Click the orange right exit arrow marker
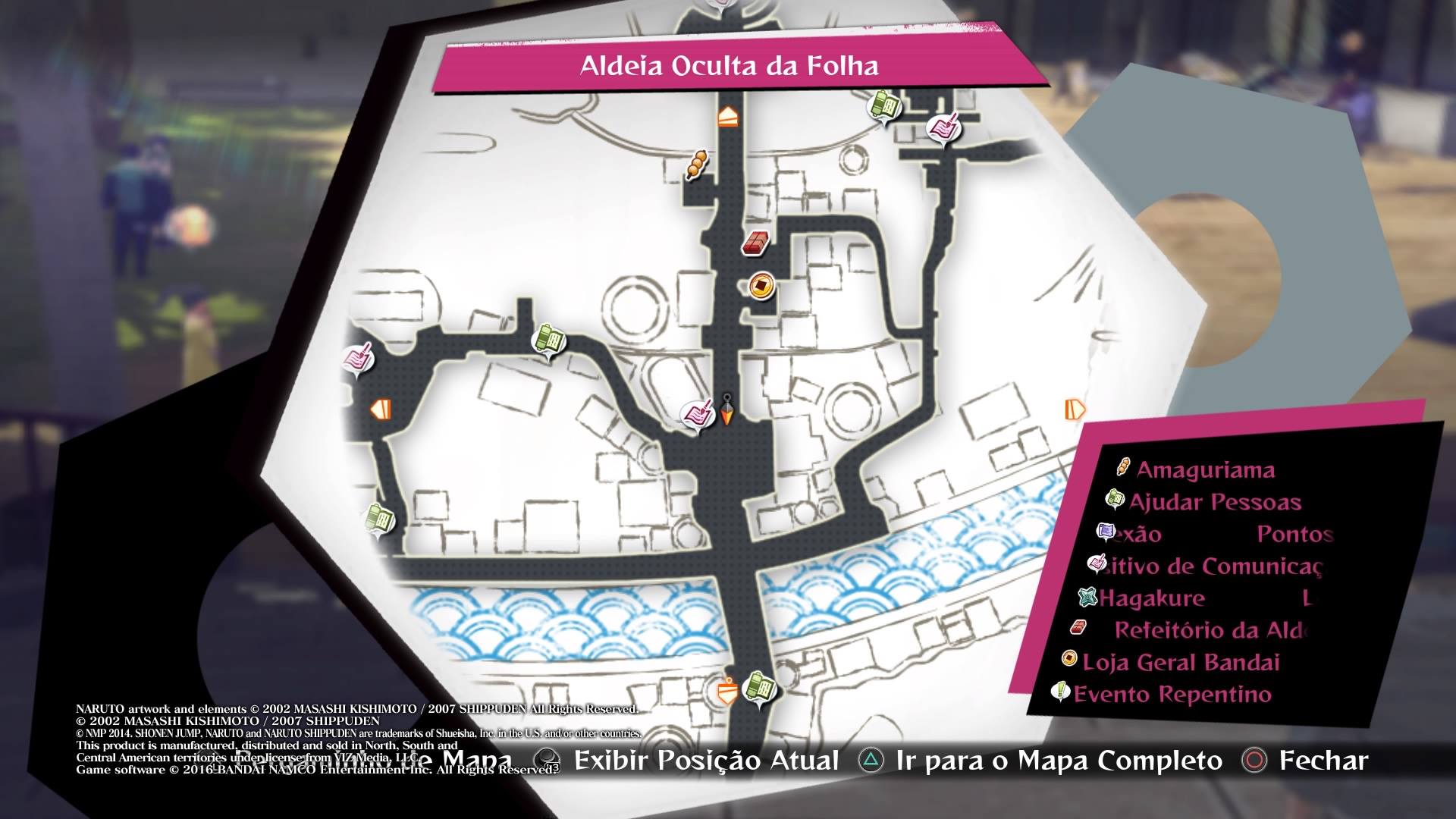The width and height of the screenshot is (1456, 819). (x=1075, y=409)
